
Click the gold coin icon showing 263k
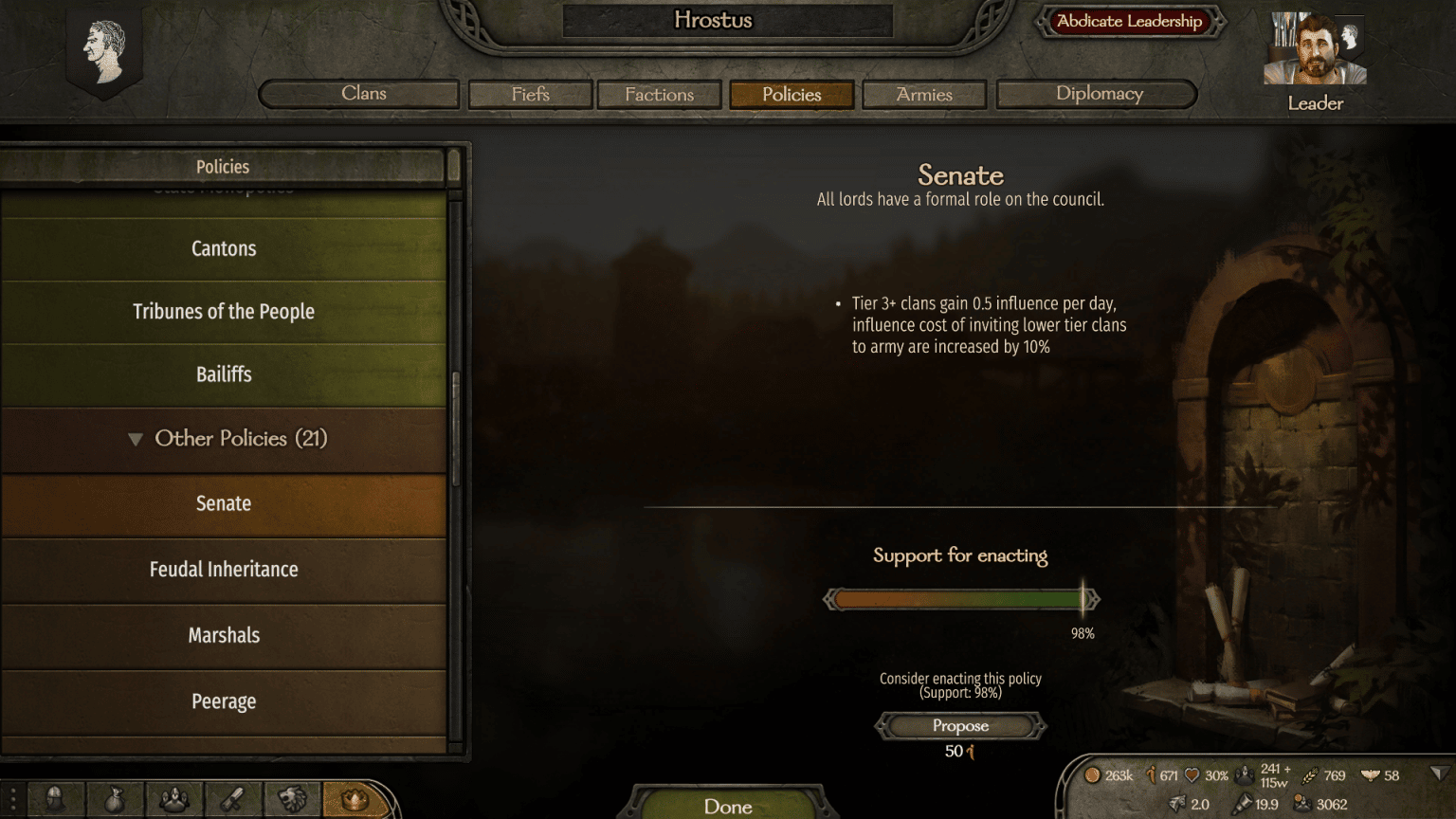[x=1092, y=775]
